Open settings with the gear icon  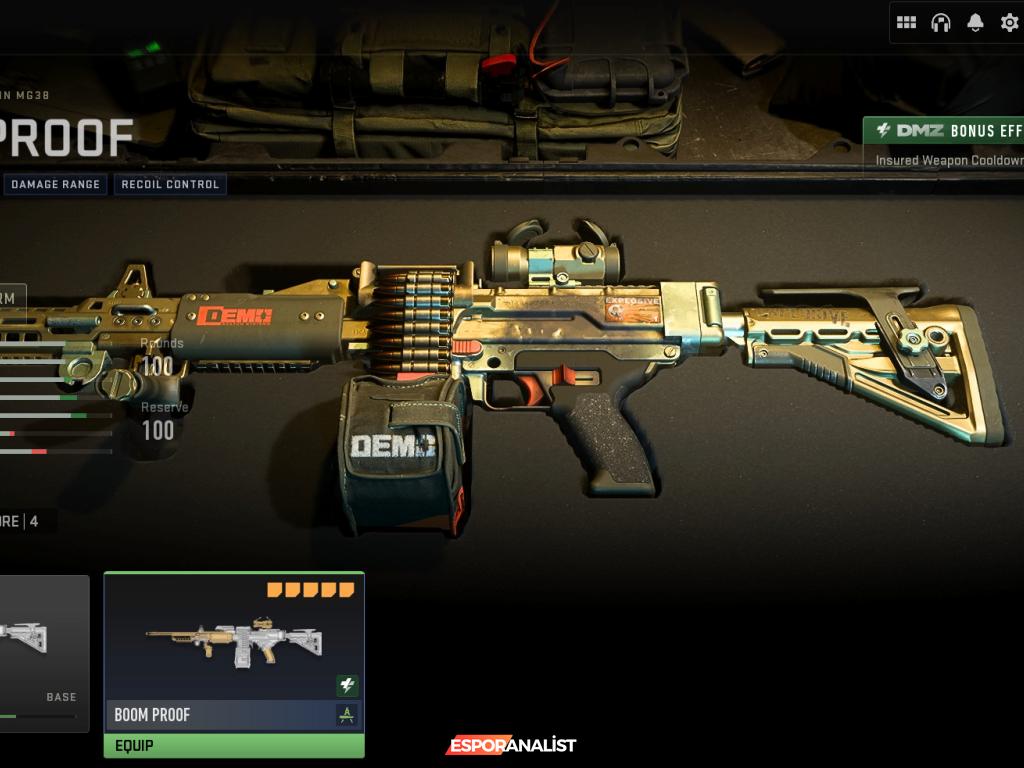[1009, 22]
